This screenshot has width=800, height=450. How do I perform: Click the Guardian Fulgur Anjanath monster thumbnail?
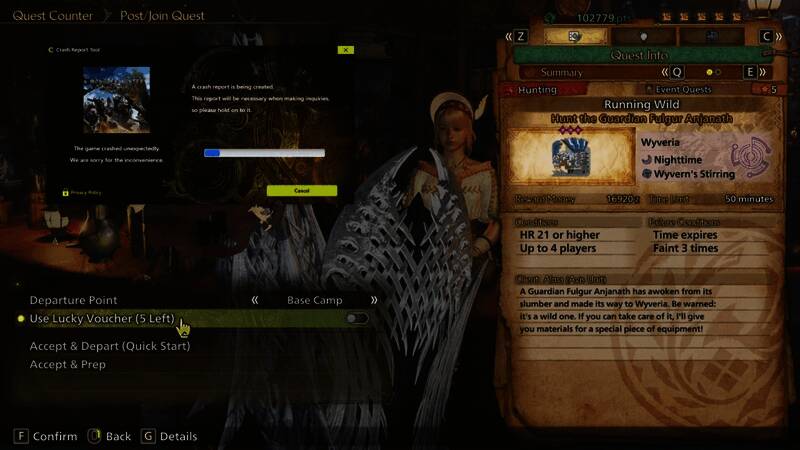(x=573, y=157)
